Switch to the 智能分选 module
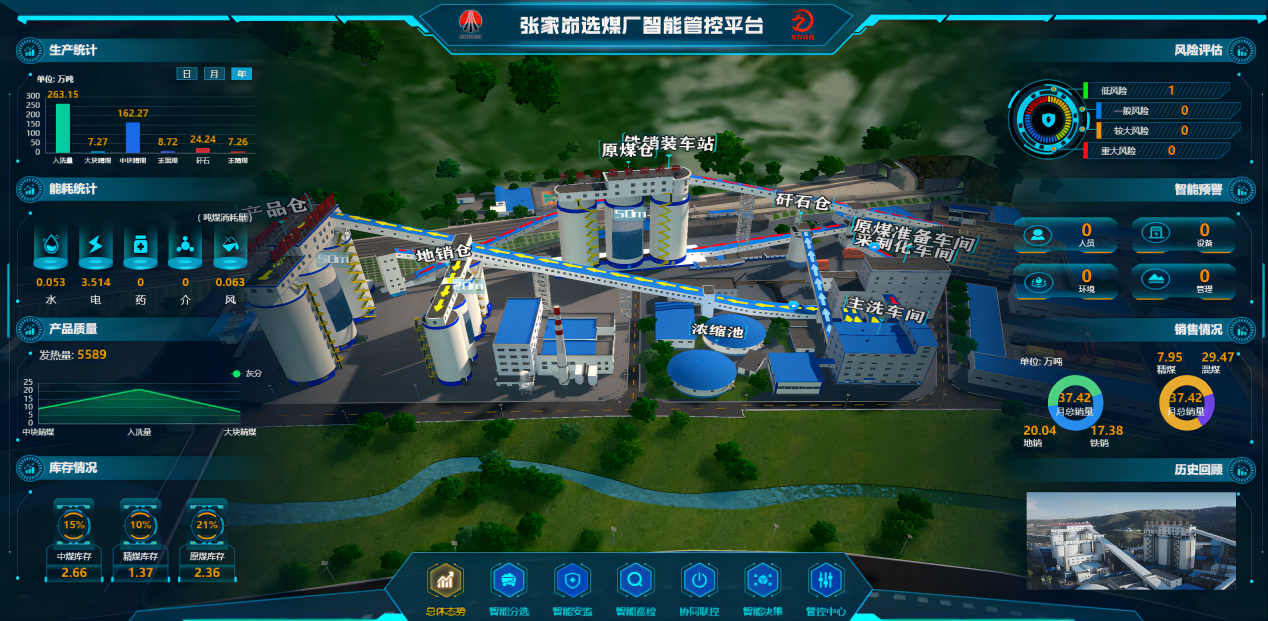1268x621 pixels. pos(508,580)
